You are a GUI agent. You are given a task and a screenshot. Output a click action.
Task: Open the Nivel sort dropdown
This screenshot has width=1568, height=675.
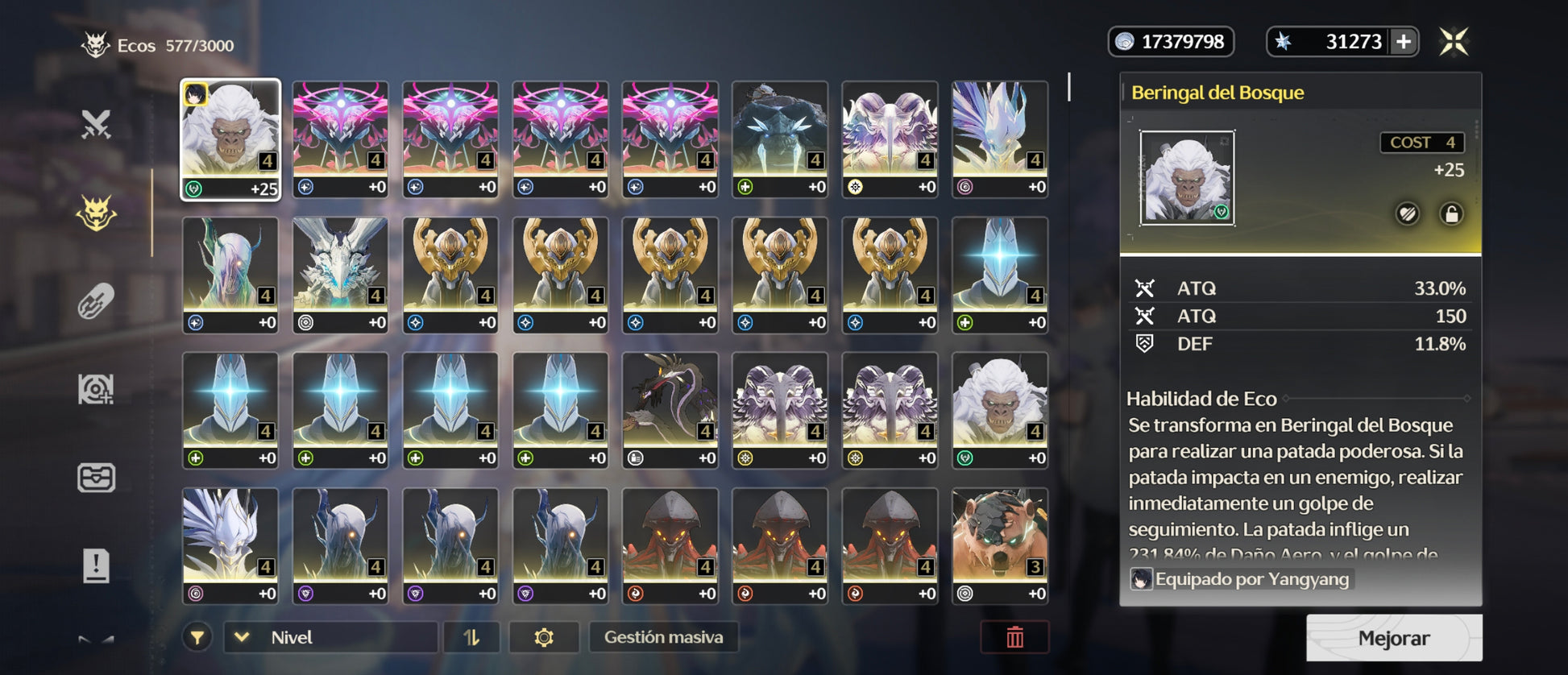pos(330,637)
